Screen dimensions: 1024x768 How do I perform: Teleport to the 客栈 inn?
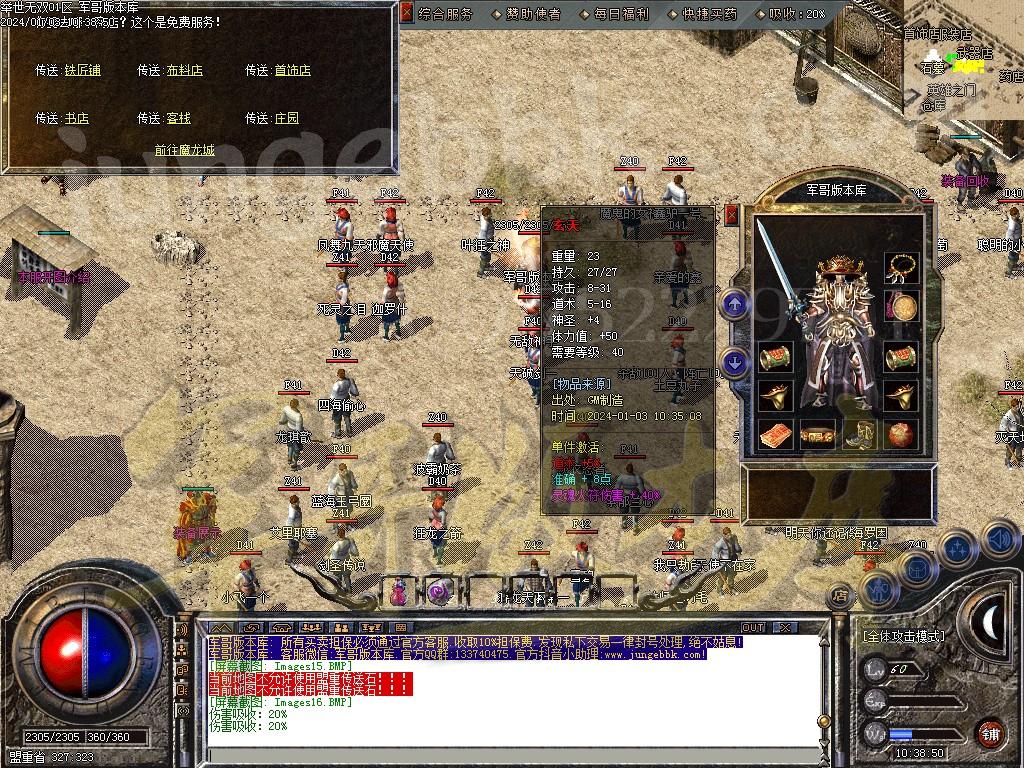pyautogui.click(x=178, y=118)
